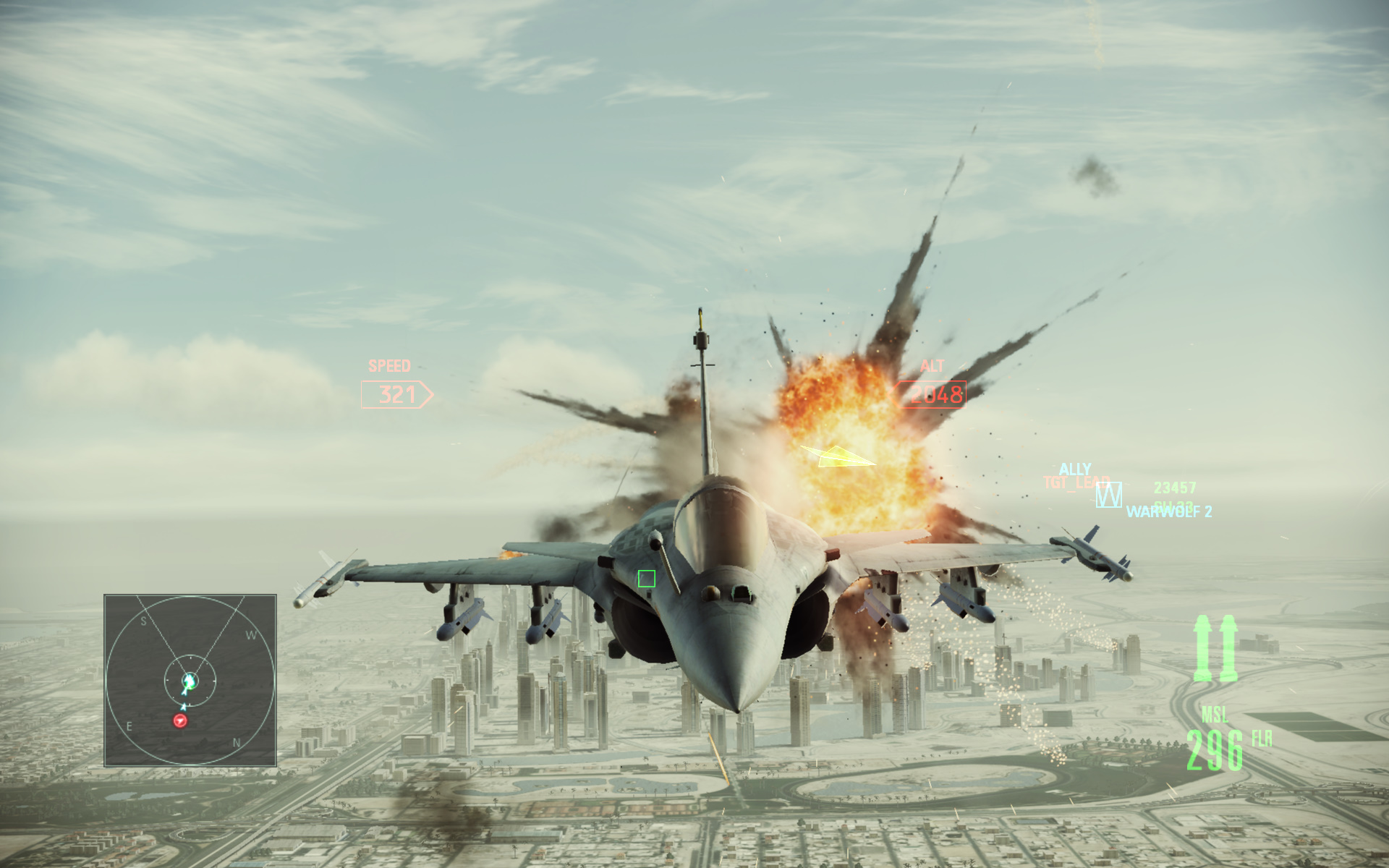
Task: Click the red enemy blip on the radar minimap
Action: coord(180,720)
